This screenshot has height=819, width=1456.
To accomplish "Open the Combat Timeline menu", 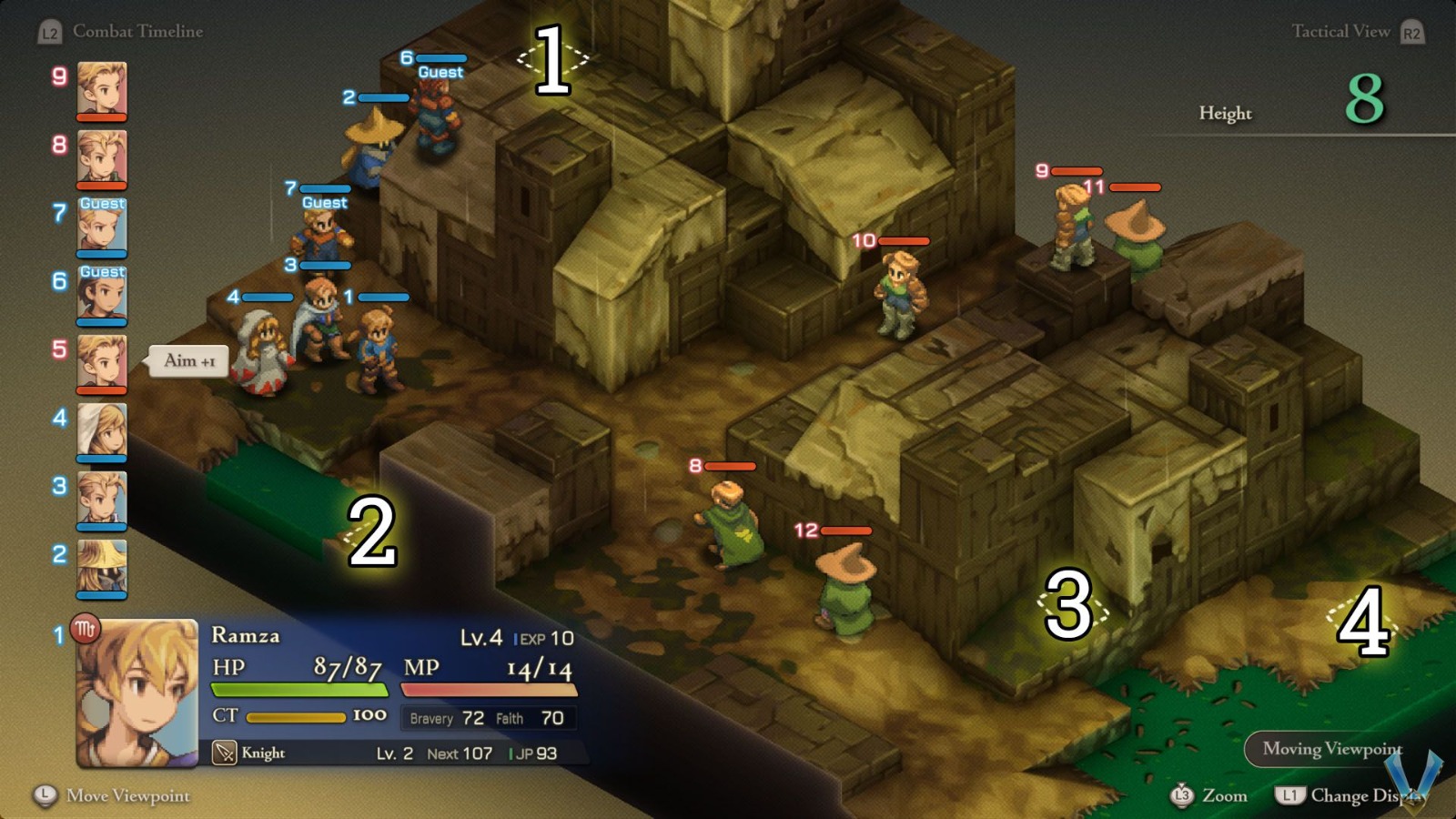I will (137, 30).
